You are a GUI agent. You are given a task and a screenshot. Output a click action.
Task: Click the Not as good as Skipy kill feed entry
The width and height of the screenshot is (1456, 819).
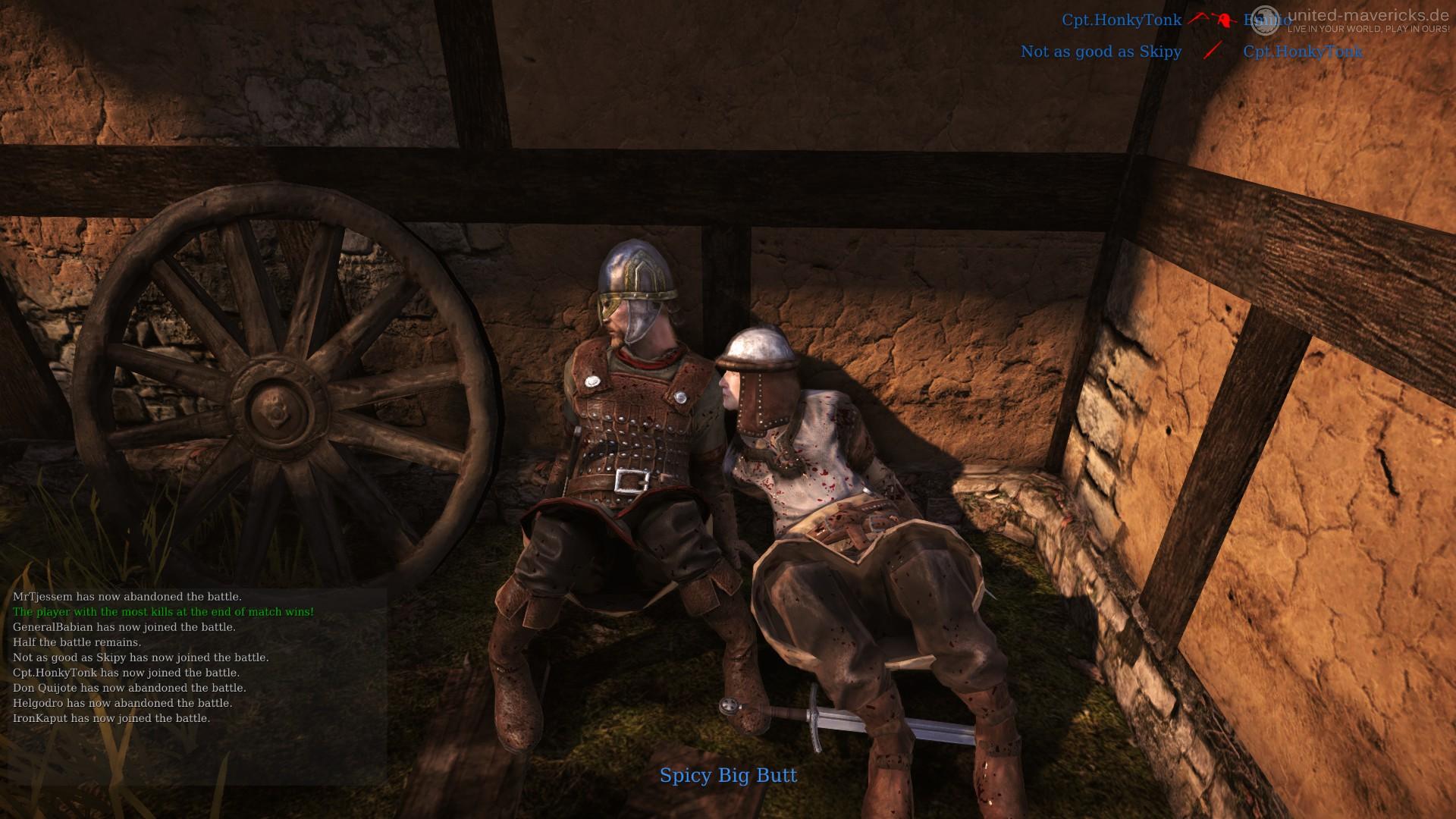point(1101,52)
